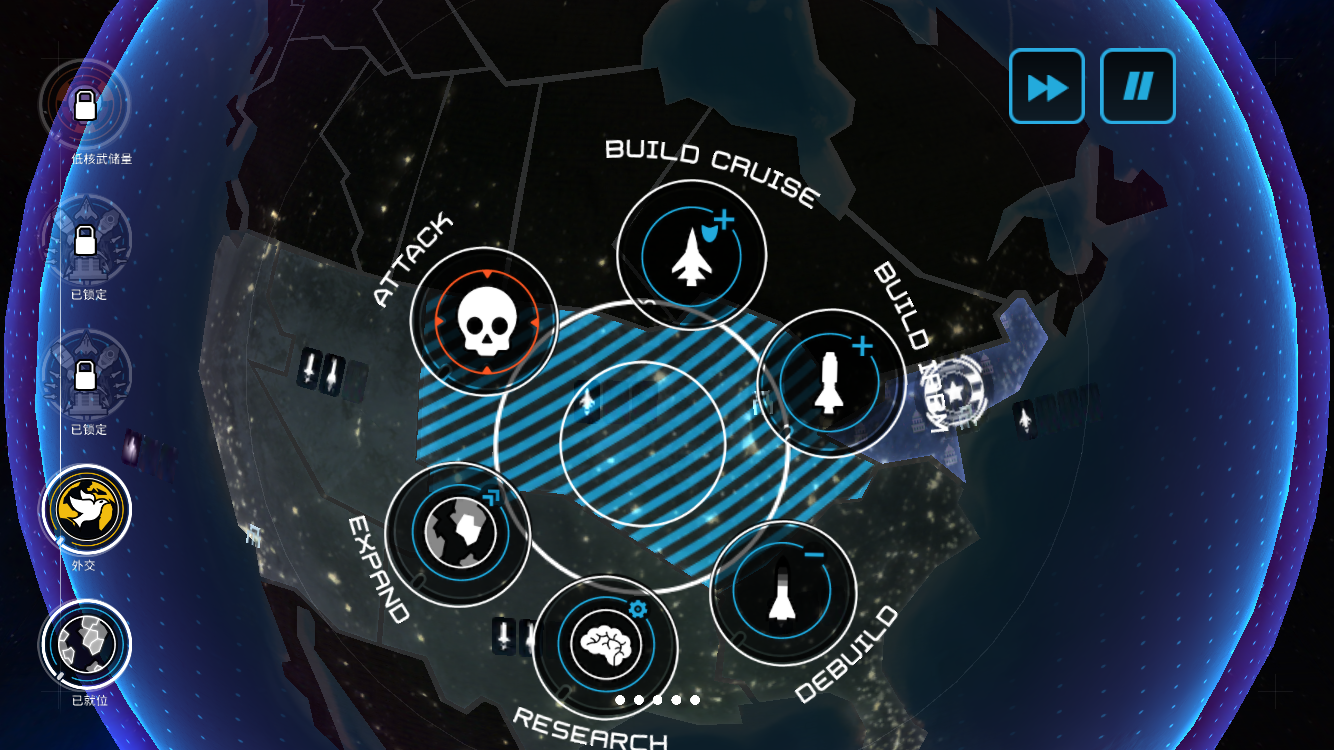Choose the Expand territory action
This screenshot has height=750, width=1334.
[458, 534]
